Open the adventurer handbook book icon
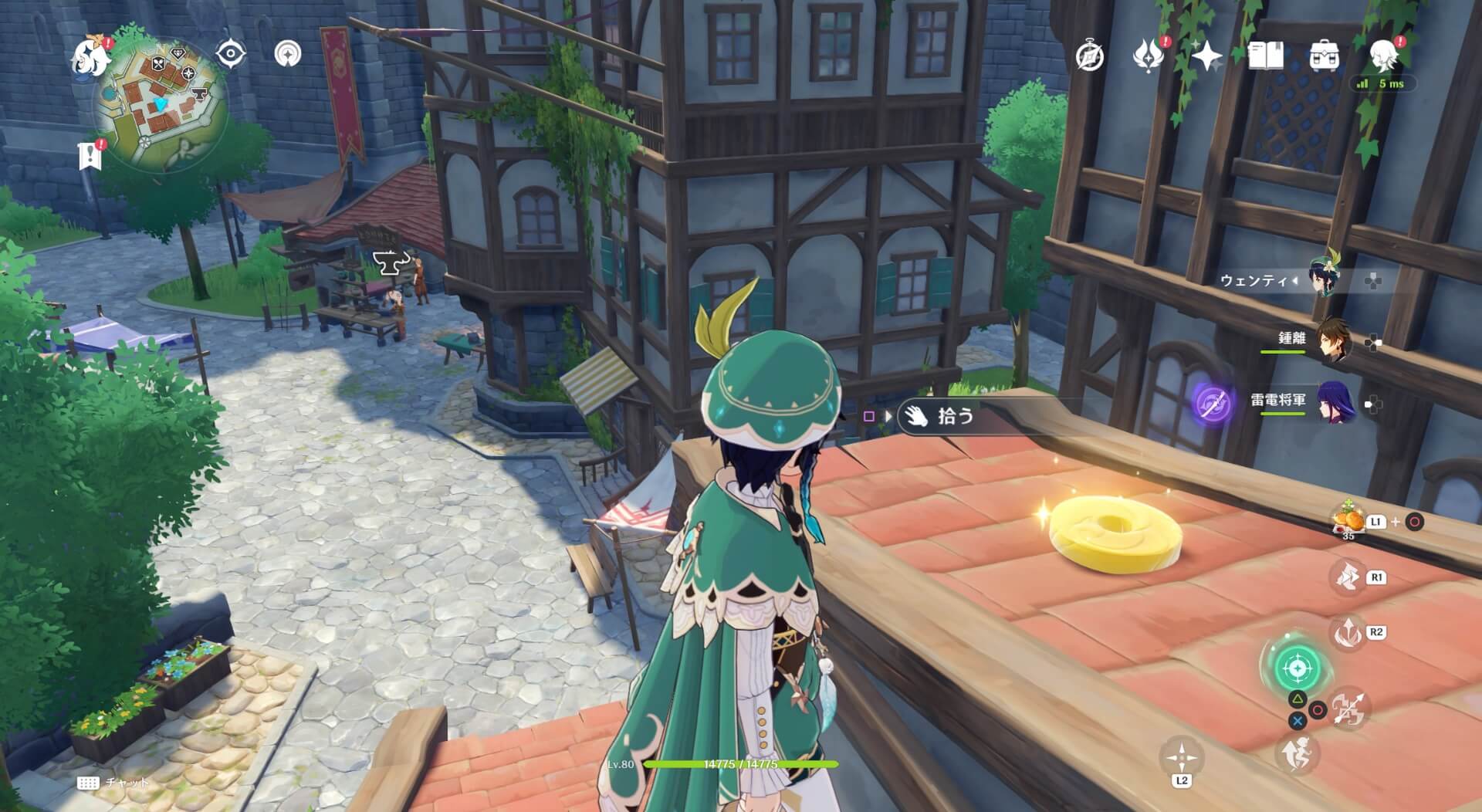Image resolution: width=1482 pixels, height=812 pixels. [1266, 56]
